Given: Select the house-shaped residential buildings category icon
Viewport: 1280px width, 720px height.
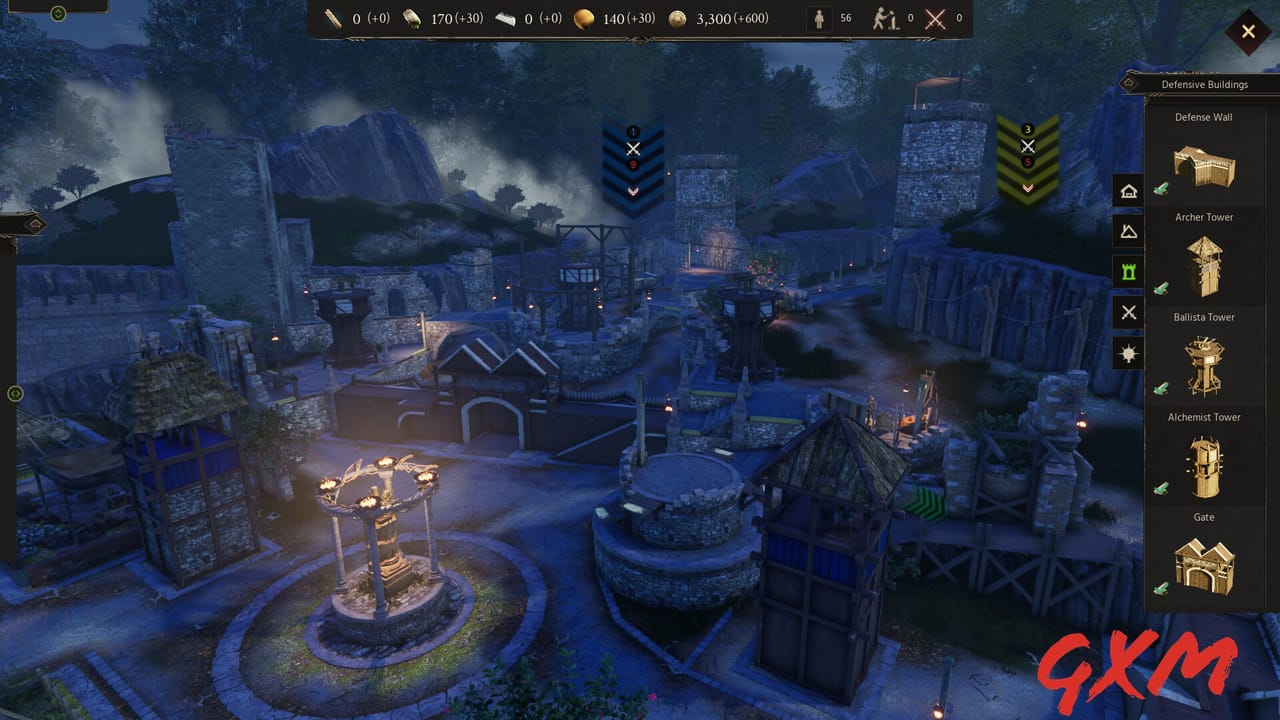Looking at the screenshot, I should [x=1127, y=190].
